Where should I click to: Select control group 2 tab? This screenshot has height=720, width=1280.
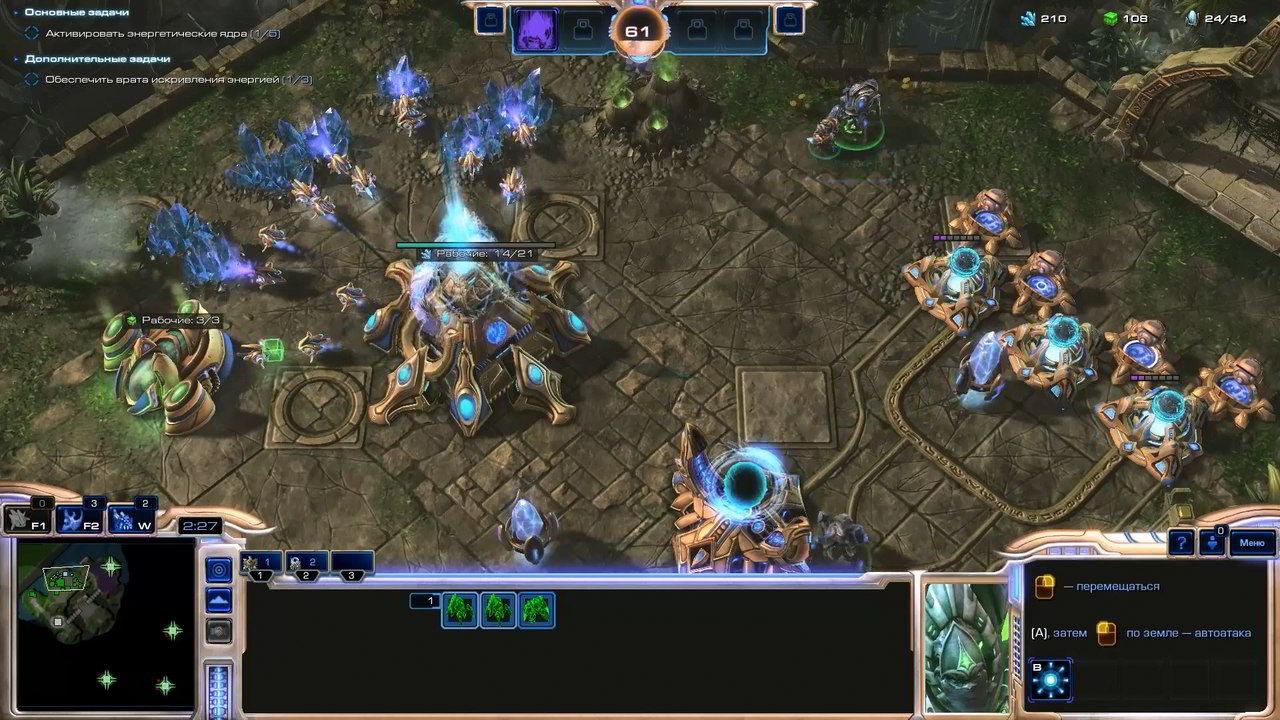click(x=307, y=564)
